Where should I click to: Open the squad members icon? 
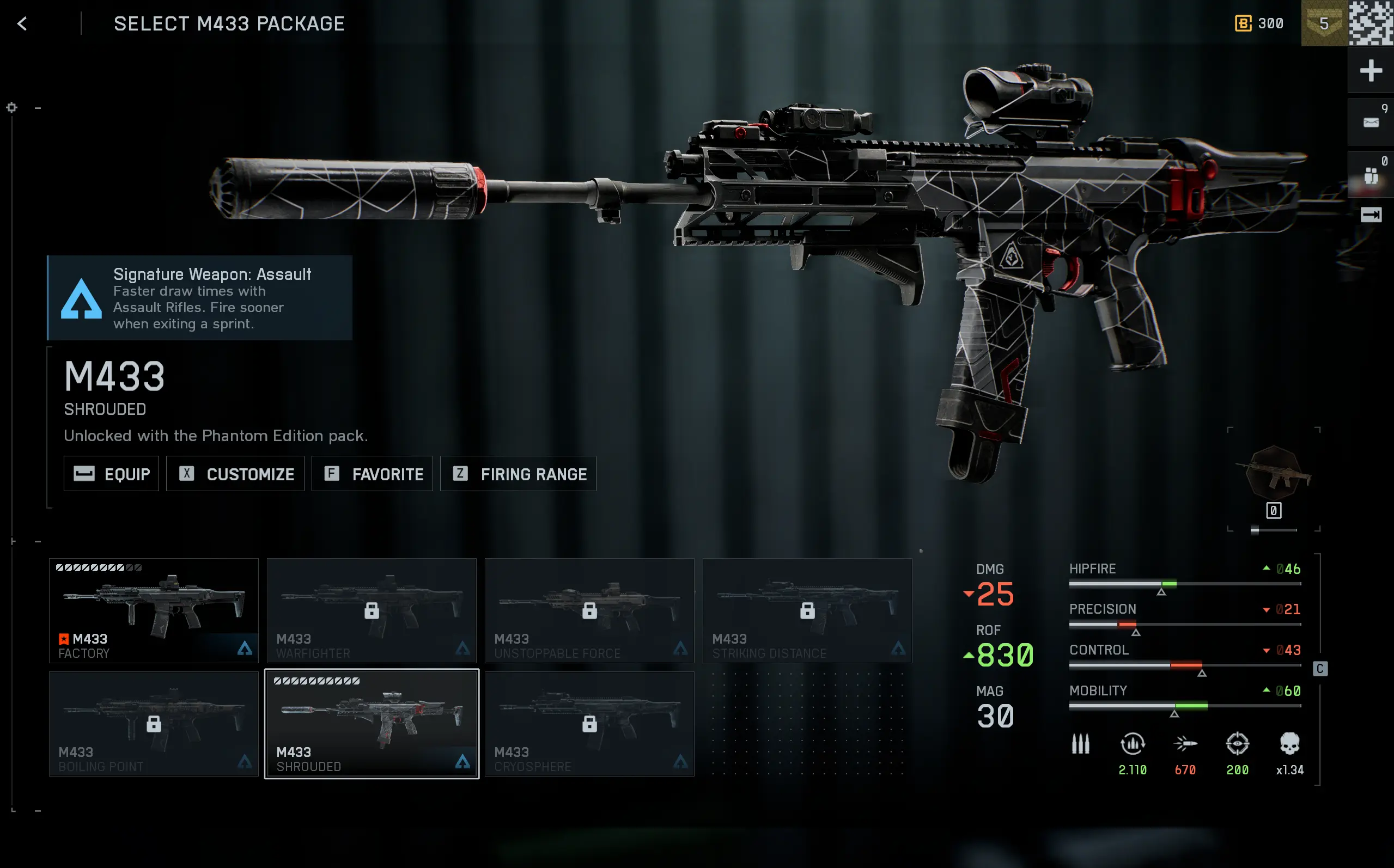tap(1371, 174)
